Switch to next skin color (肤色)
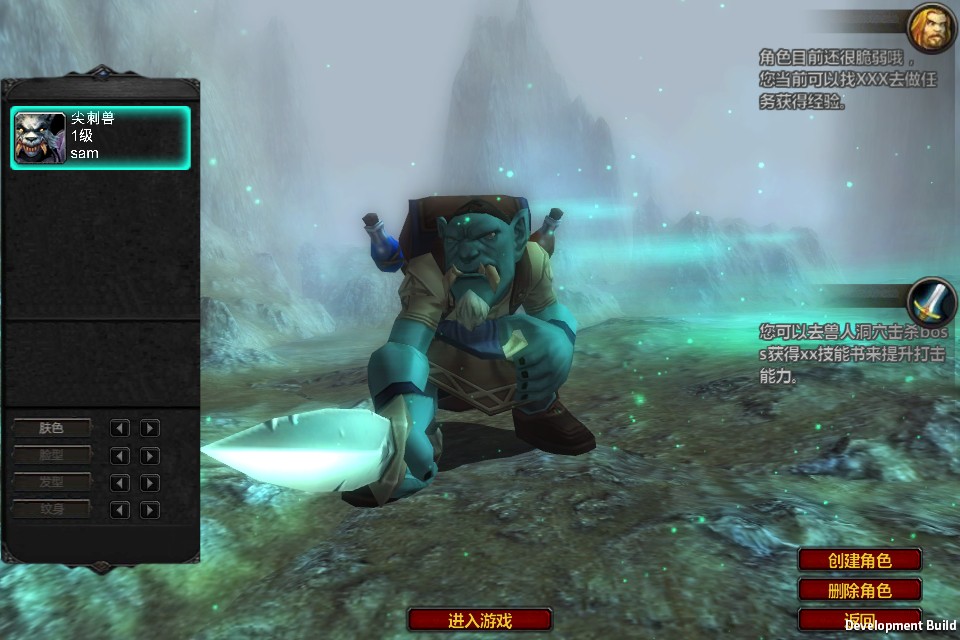The image size is (960, 640). (150, 428)
